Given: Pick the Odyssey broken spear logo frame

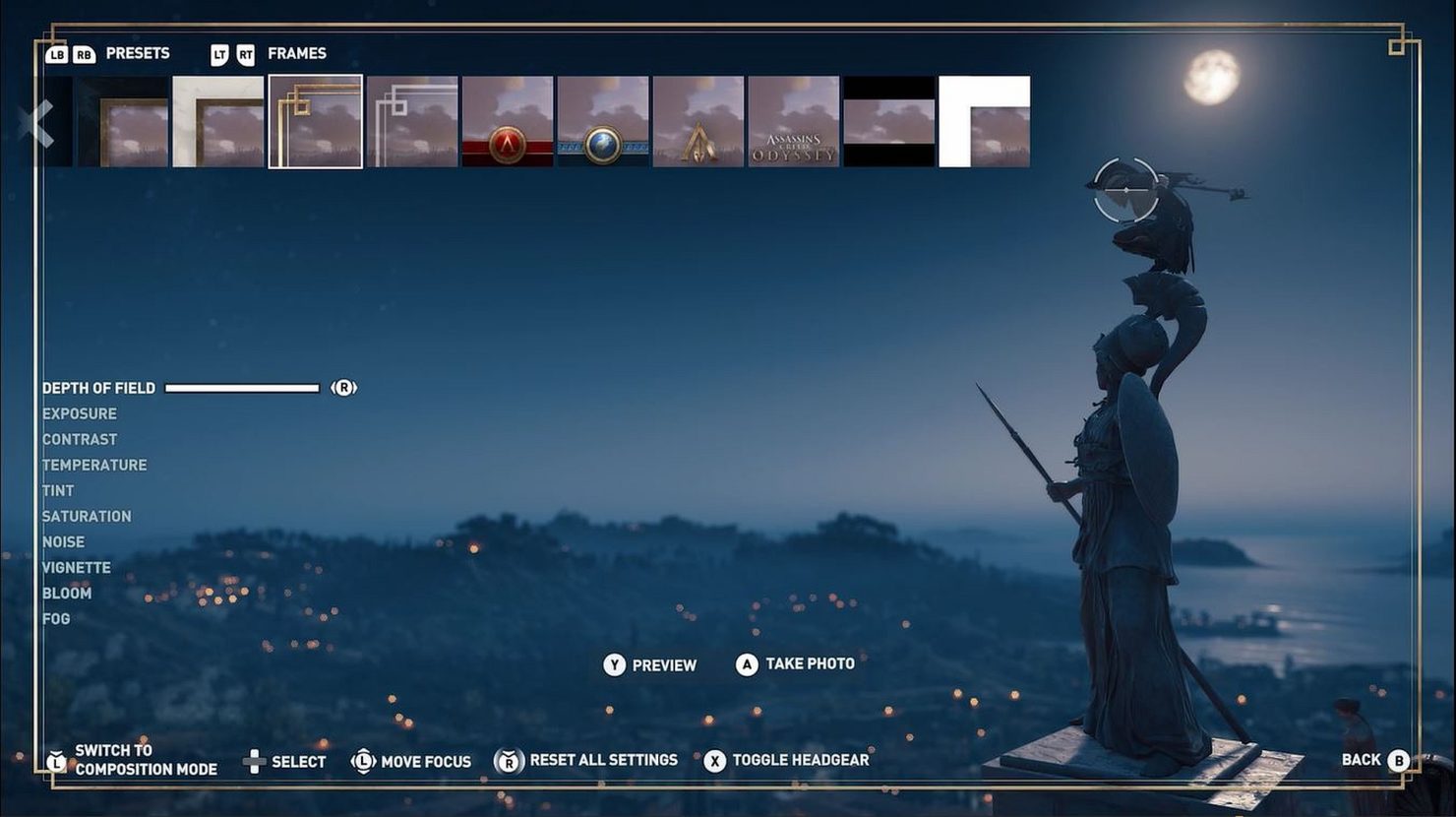Looking at the screenshot, I should 699,121.
